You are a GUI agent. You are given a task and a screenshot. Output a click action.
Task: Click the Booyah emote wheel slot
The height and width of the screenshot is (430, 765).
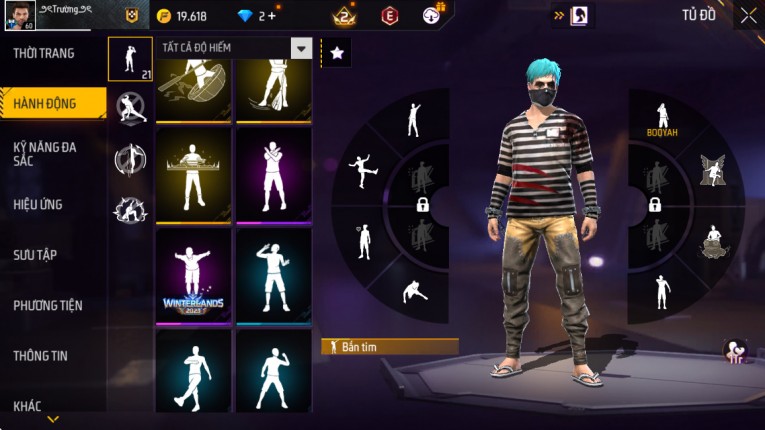pos(661,120)
